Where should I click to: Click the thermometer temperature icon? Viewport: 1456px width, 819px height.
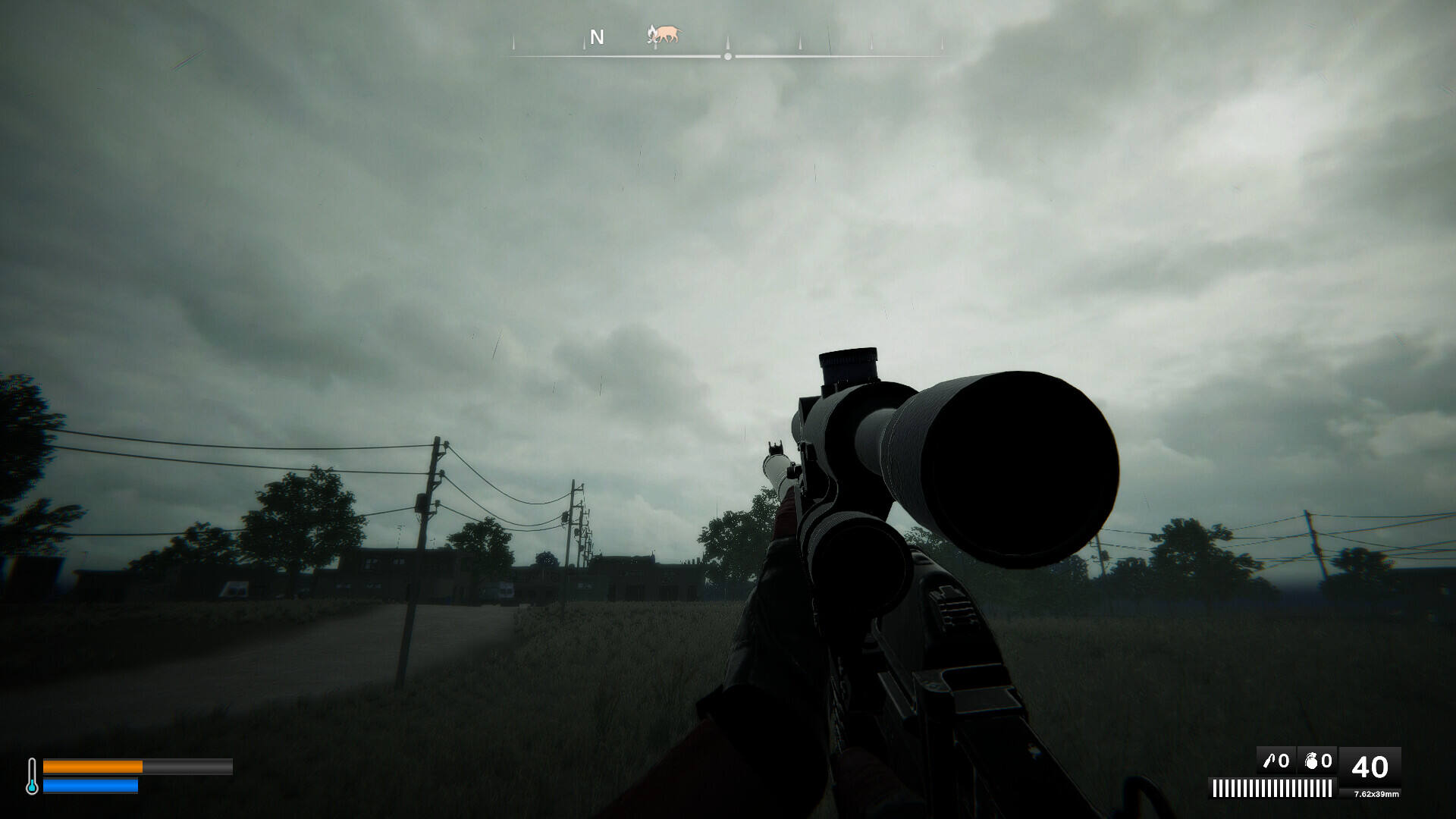click(32, 776)
